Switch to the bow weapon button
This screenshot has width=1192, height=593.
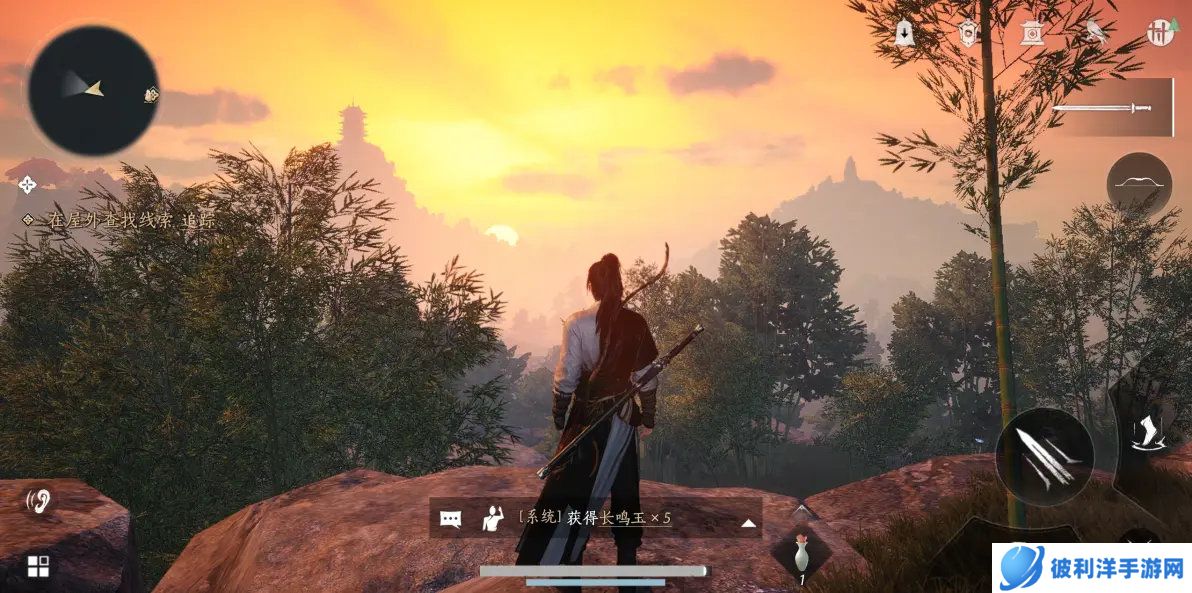click(1139, 185)
